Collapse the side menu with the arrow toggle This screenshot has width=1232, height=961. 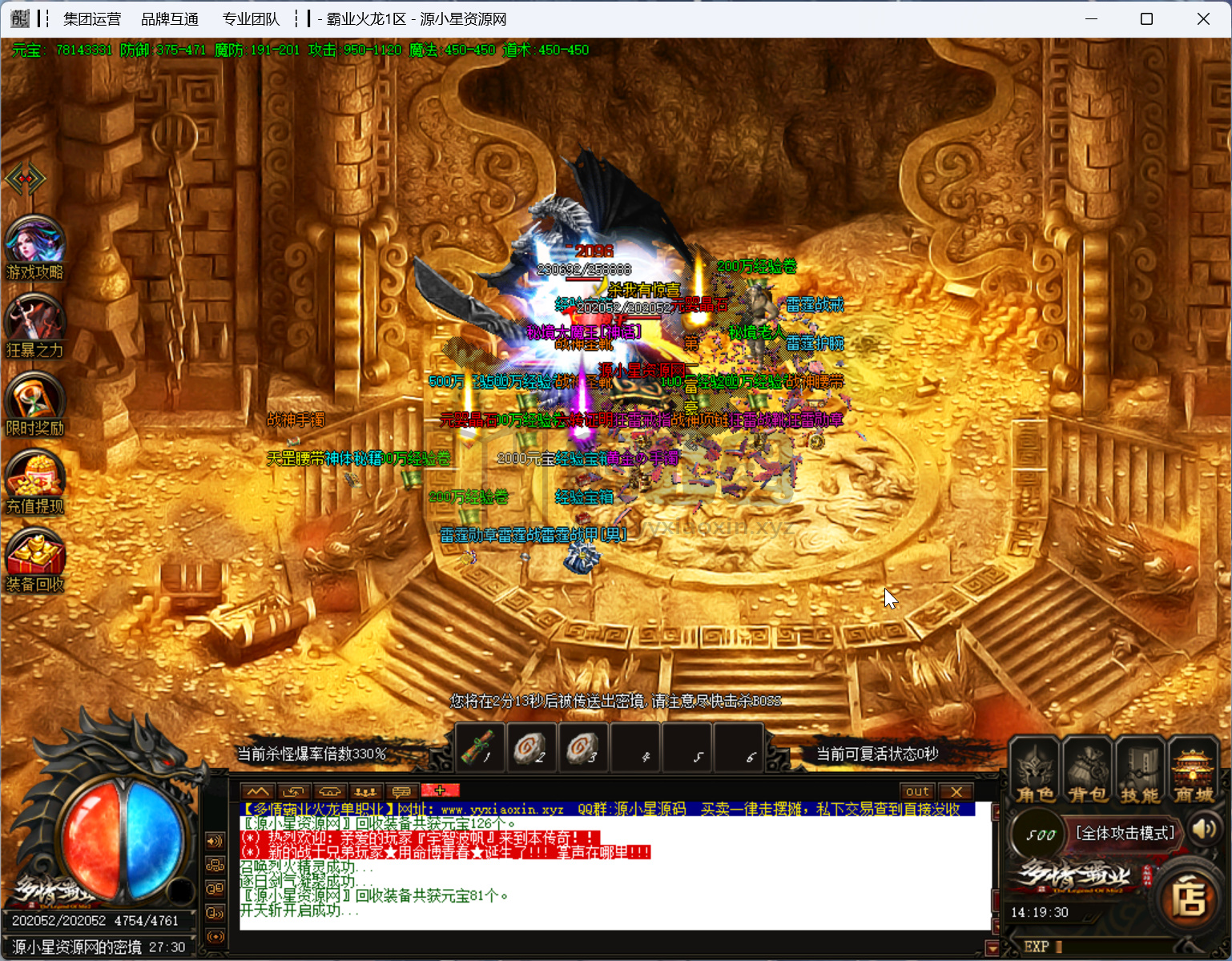coord(25,178)
